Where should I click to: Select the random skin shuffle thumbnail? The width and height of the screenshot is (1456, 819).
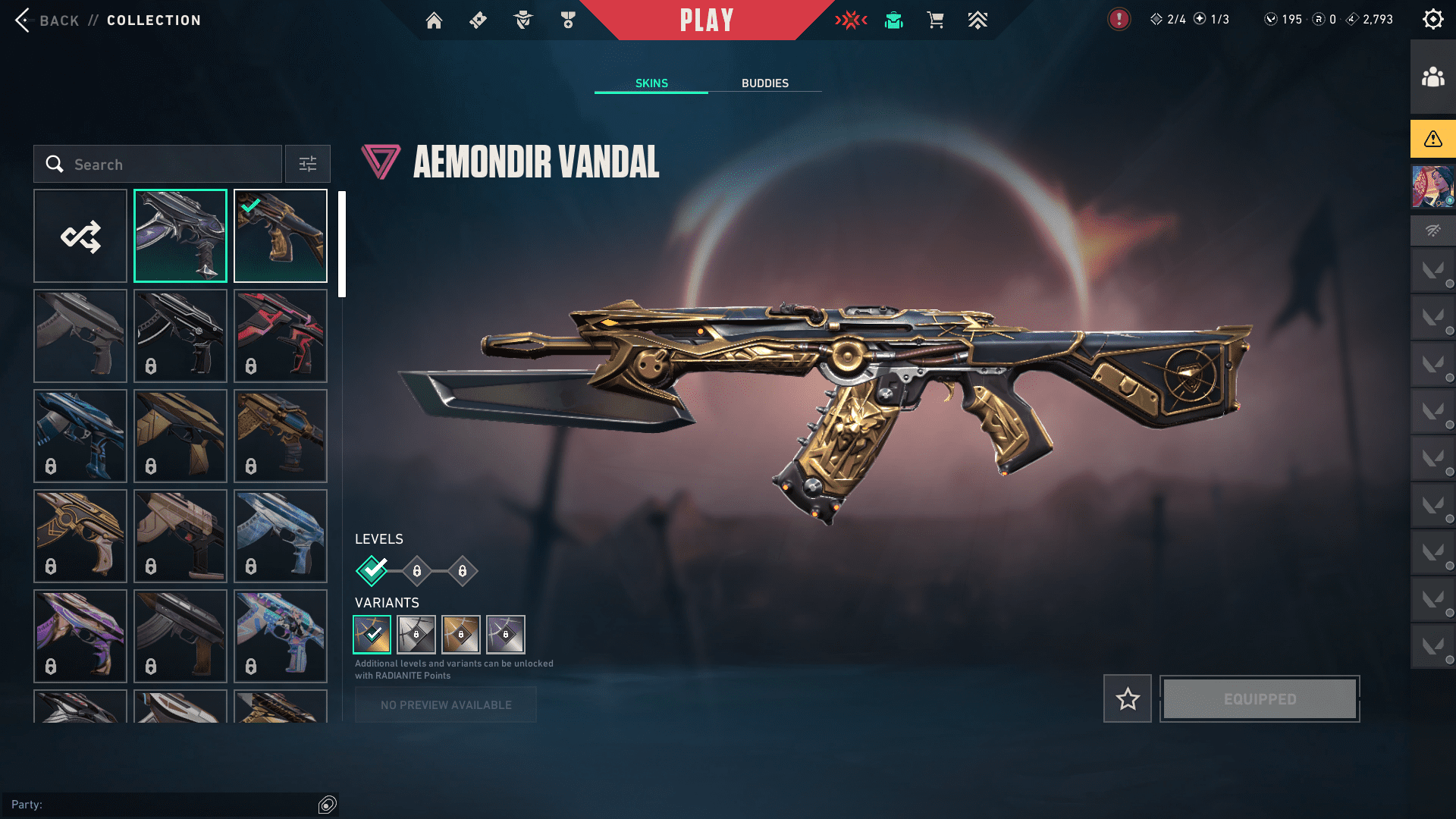tap(80, 236)
